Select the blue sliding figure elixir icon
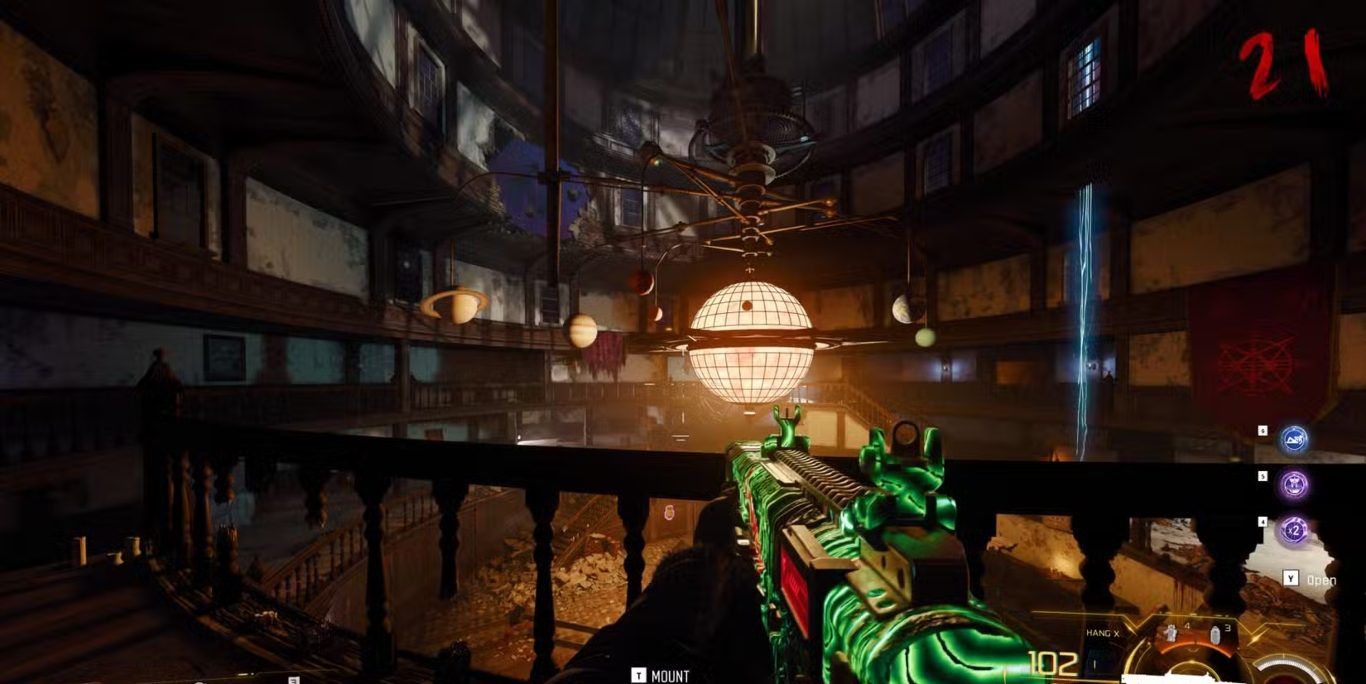Image resolution: width=1366 pixels, height=684 pixels. 1295,439
